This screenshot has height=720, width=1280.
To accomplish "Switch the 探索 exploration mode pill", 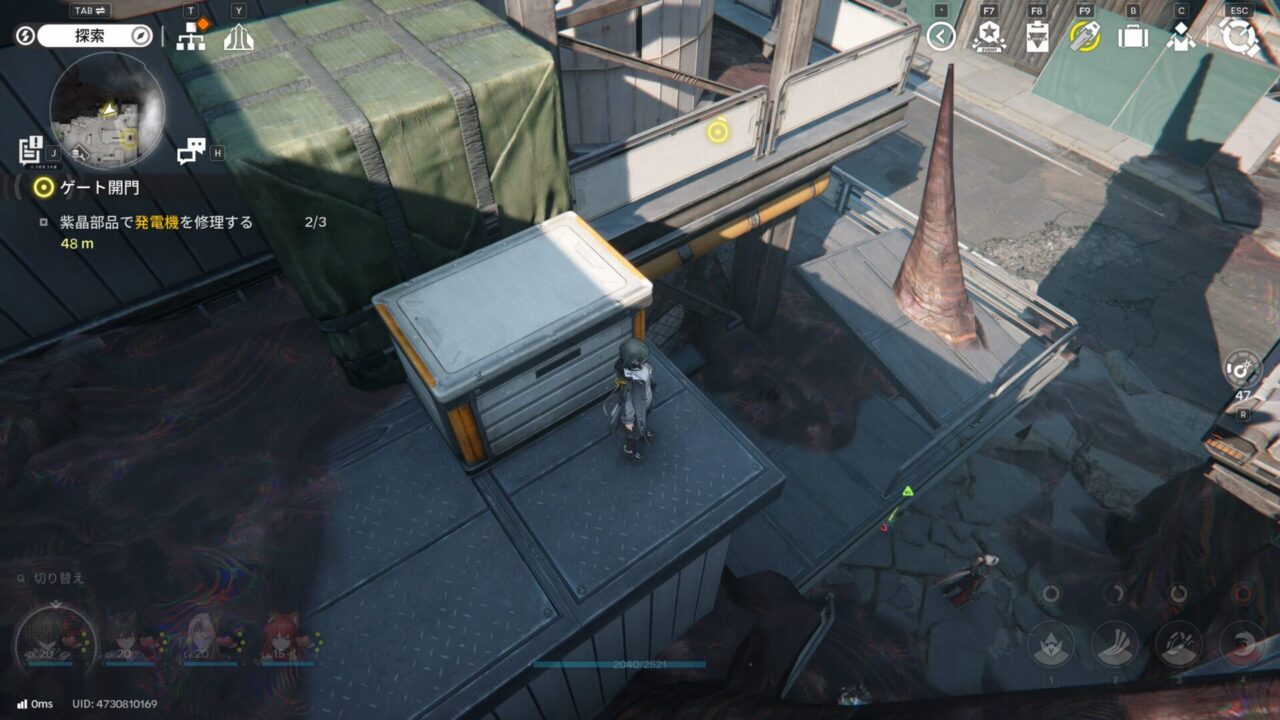I will pyautogui.click(x=99, y=36).
